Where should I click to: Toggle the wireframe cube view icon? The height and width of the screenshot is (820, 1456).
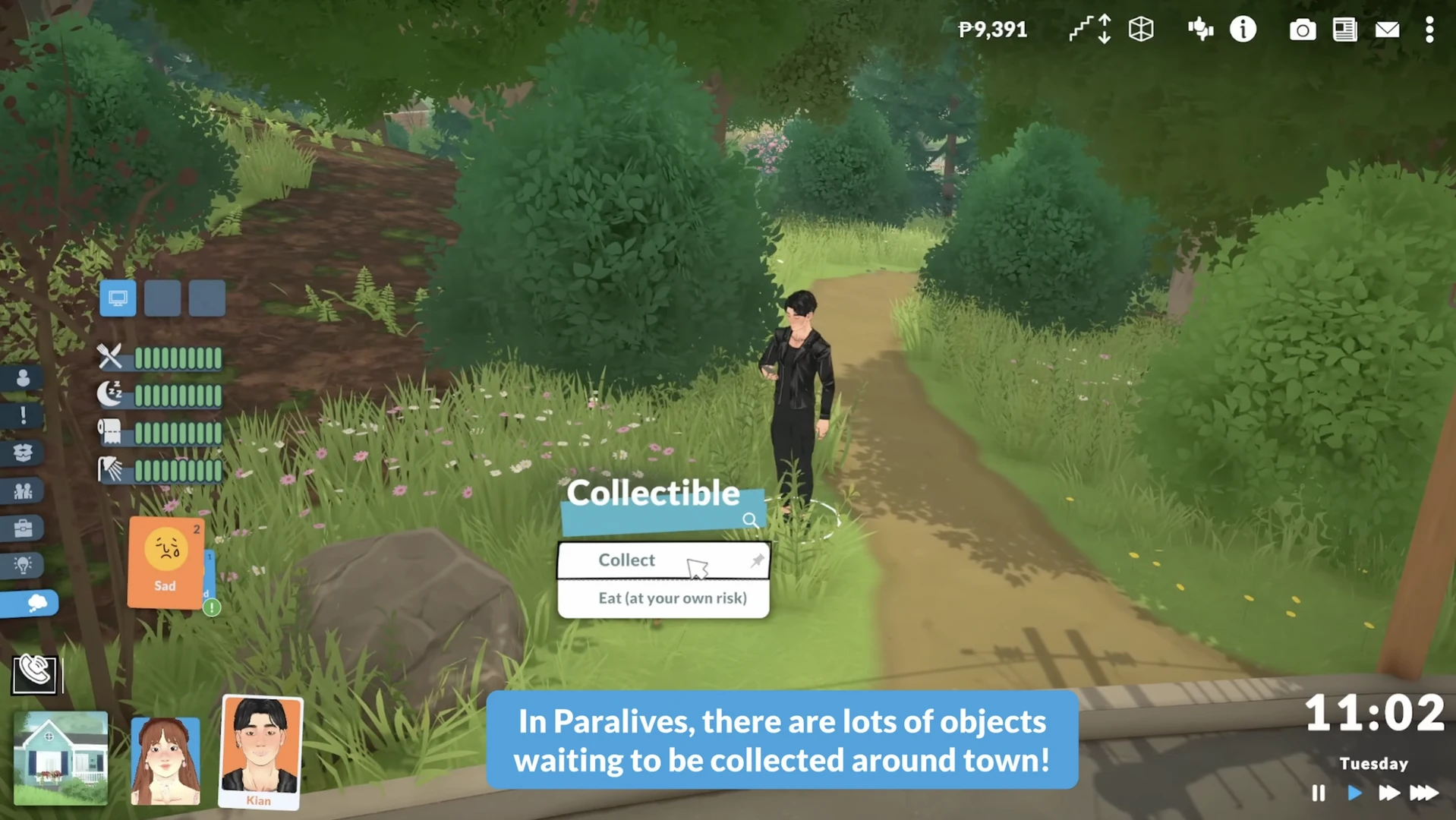click(1141, 30)
